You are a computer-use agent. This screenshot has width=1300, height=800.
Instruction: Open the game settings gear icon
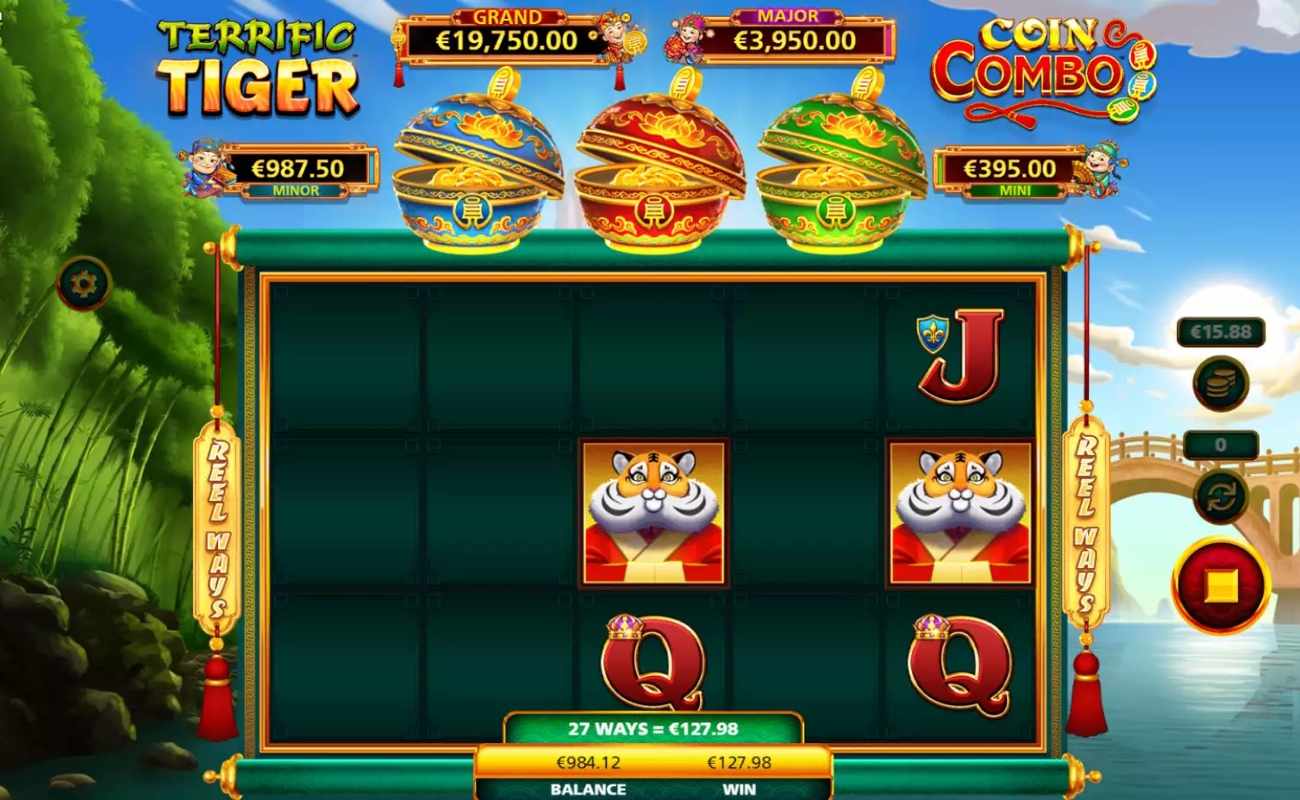[83, 282]
